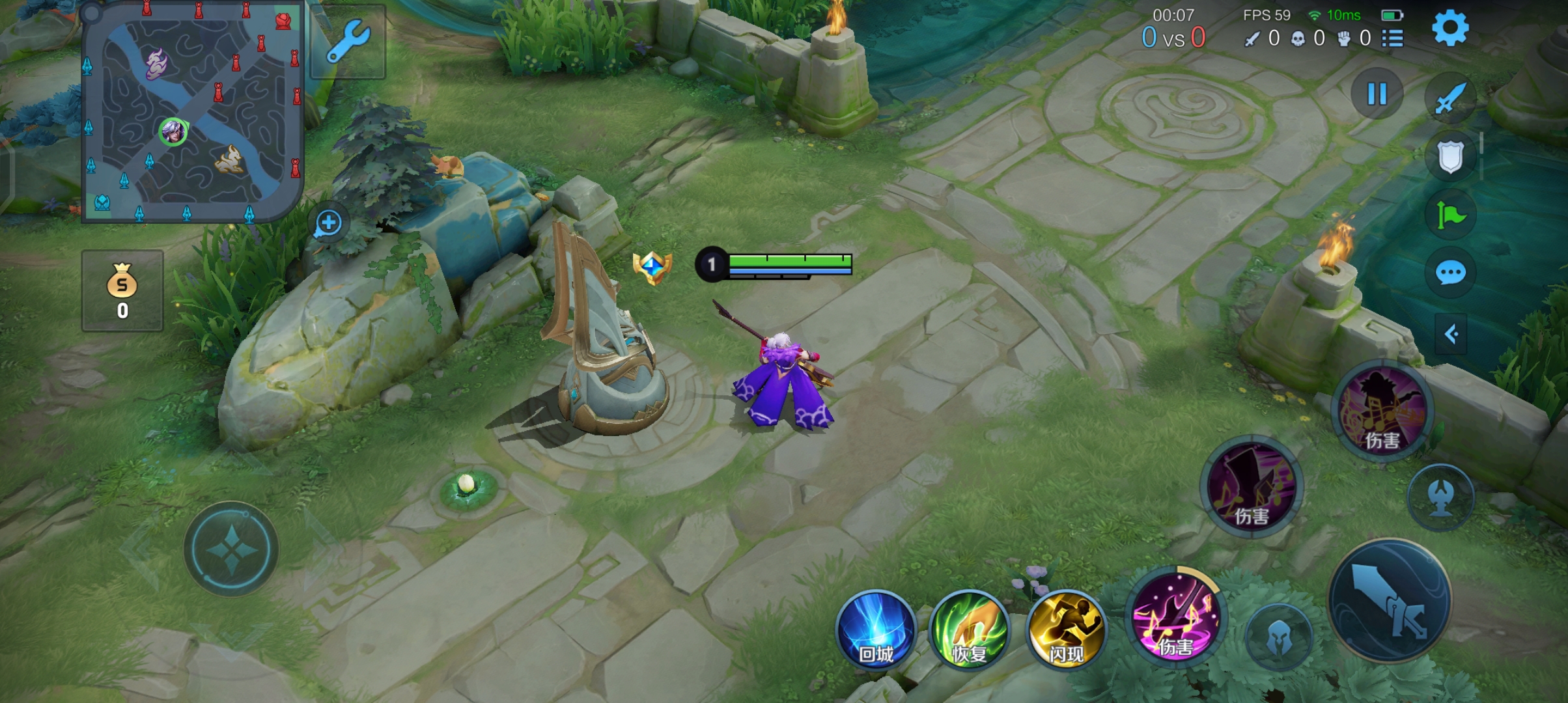Pause the game

pyautogui.click(x=1377, y=94)
